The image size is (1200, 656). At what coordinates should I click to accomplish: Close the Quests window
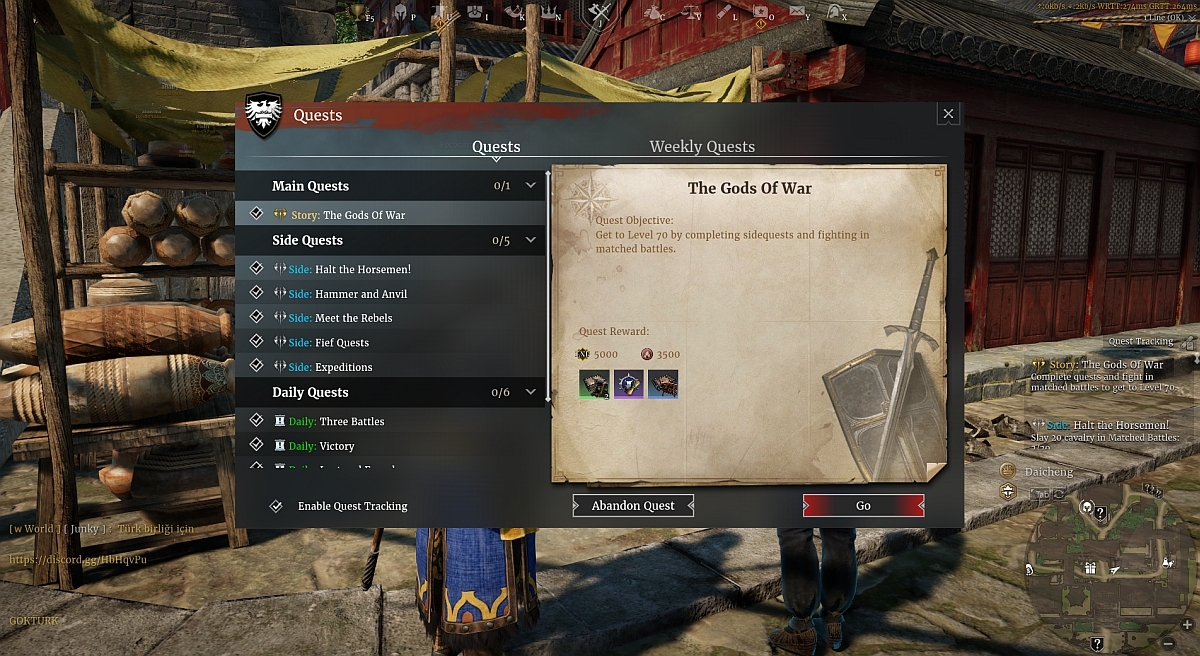[x=949, y=114]
